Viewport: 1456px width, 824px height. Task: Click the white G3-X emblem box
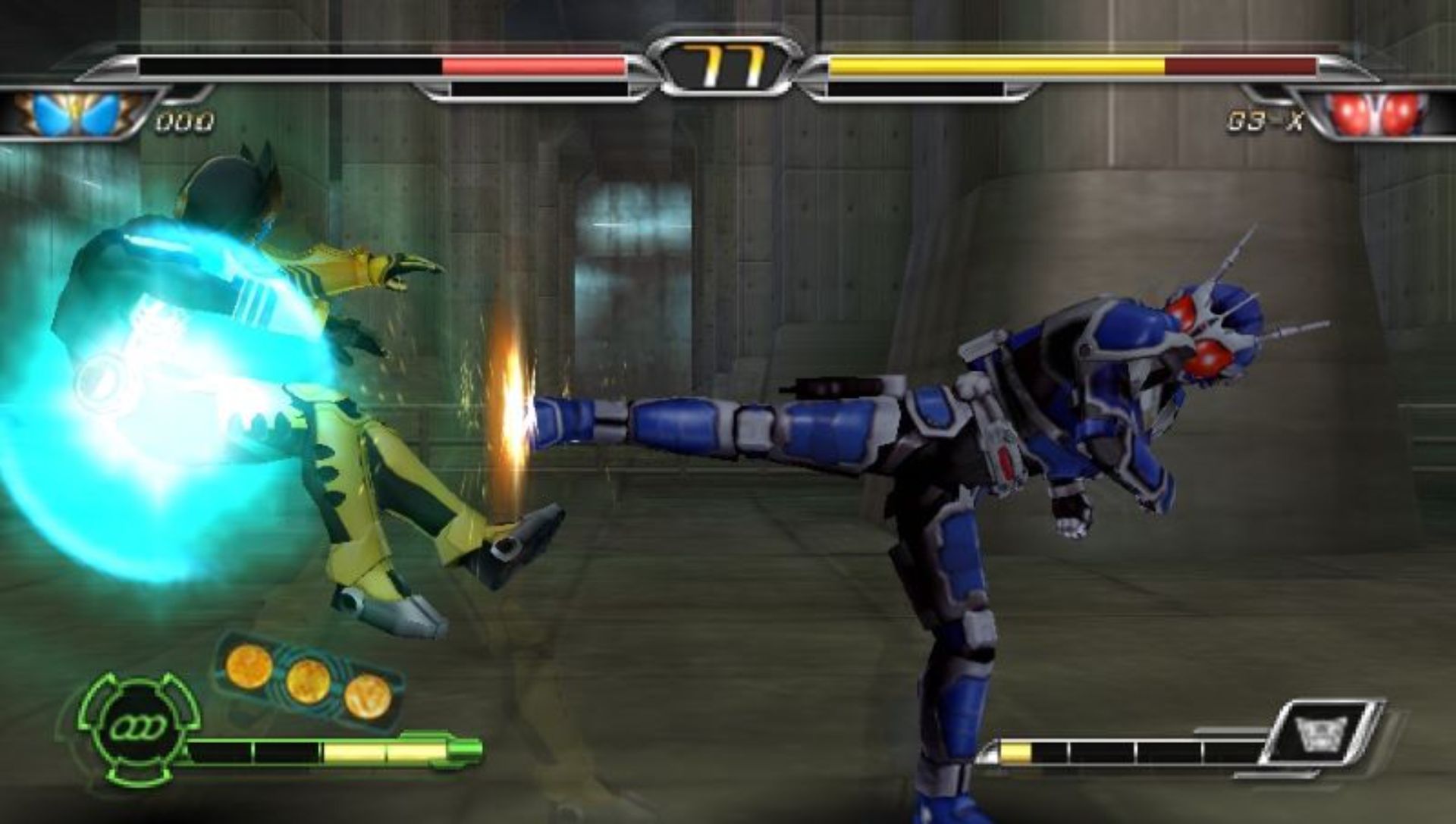(1323, 732)
